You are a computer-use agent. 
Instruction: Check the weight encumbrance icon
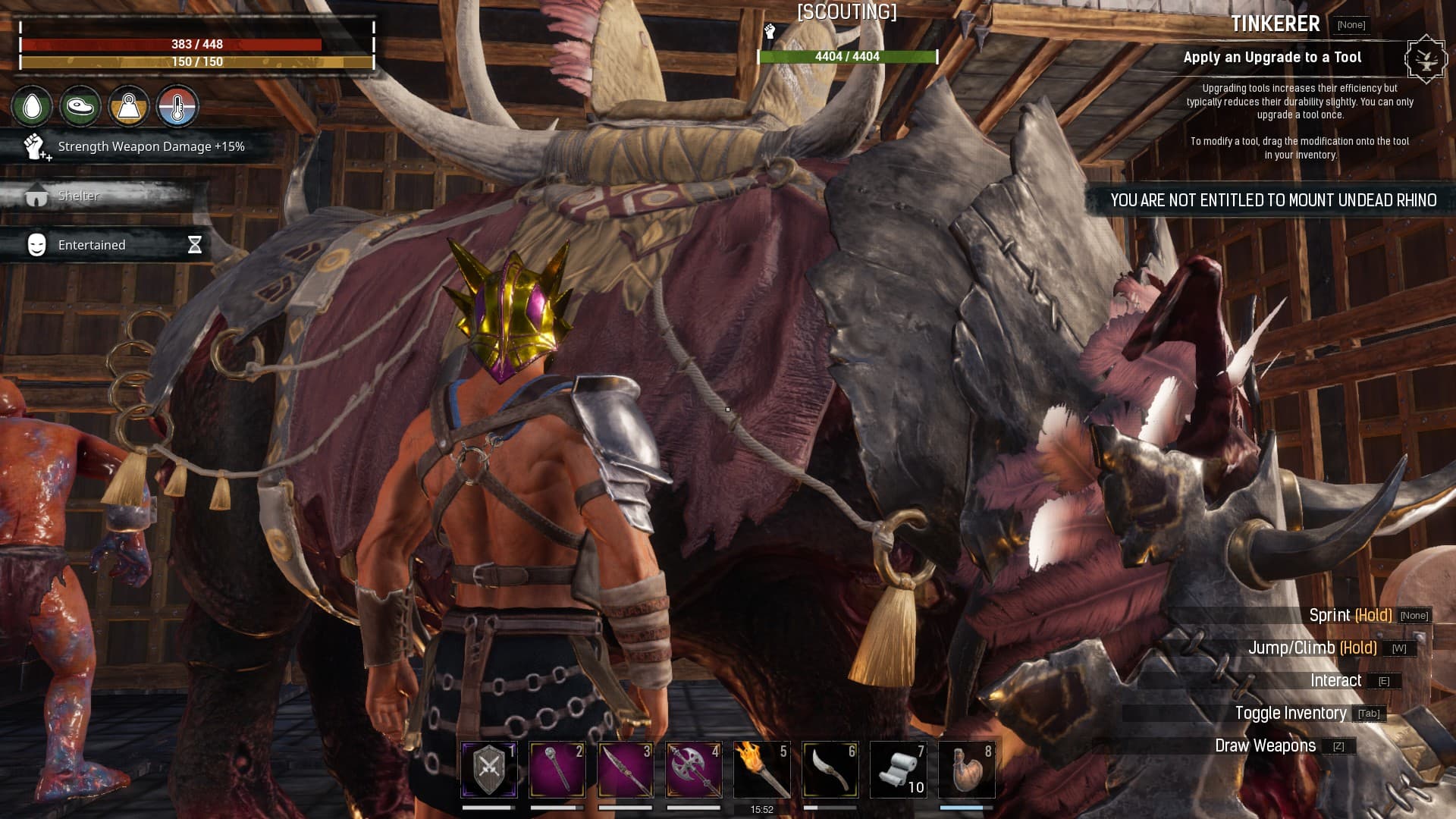129,107
